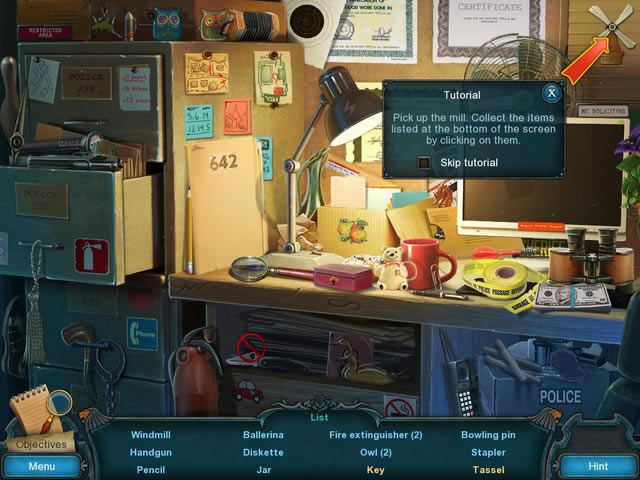Use the Hint button
640x480 pixels.
[598, 466]
